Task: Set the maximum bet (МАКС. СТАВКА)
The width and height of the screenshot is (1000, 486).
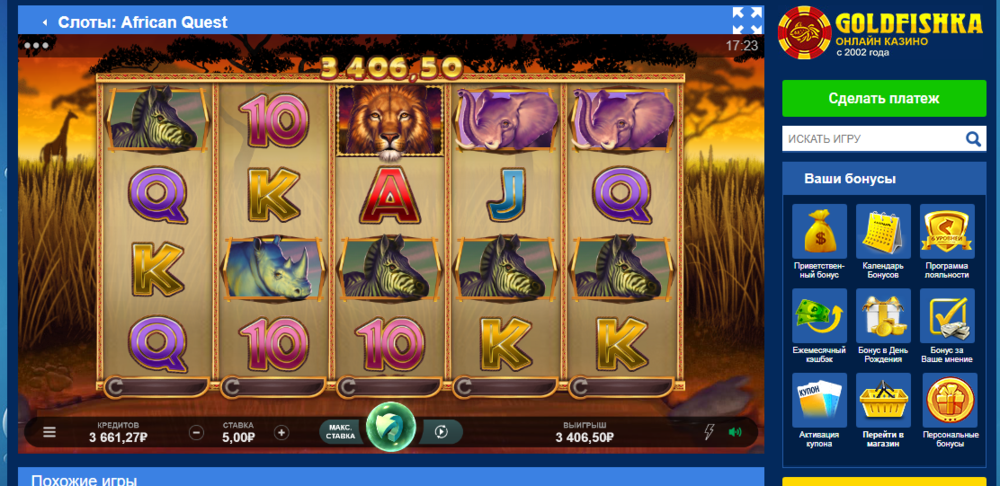Action: click(340, 432)
